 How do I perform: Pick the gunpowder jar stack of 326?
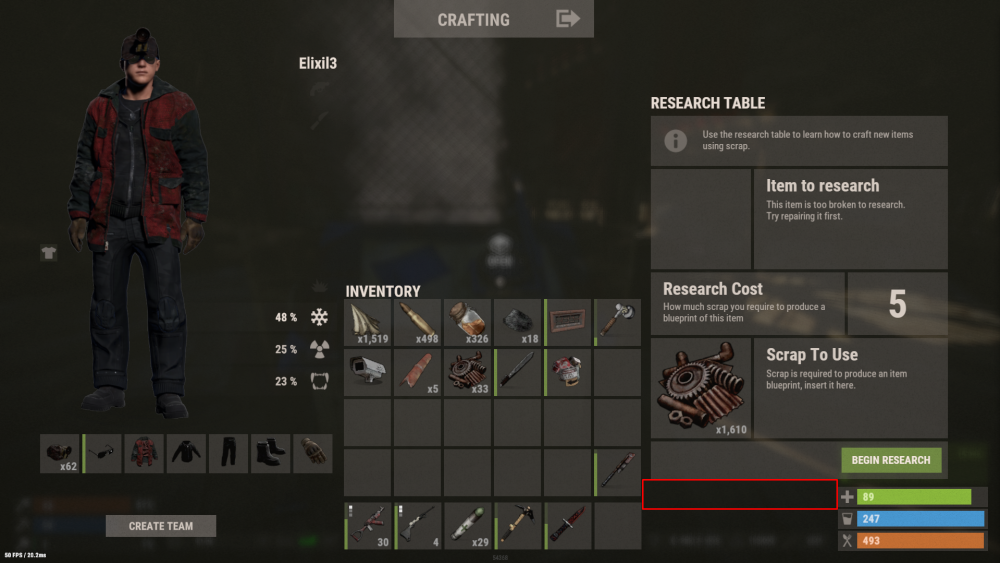(x=468, y=323)
